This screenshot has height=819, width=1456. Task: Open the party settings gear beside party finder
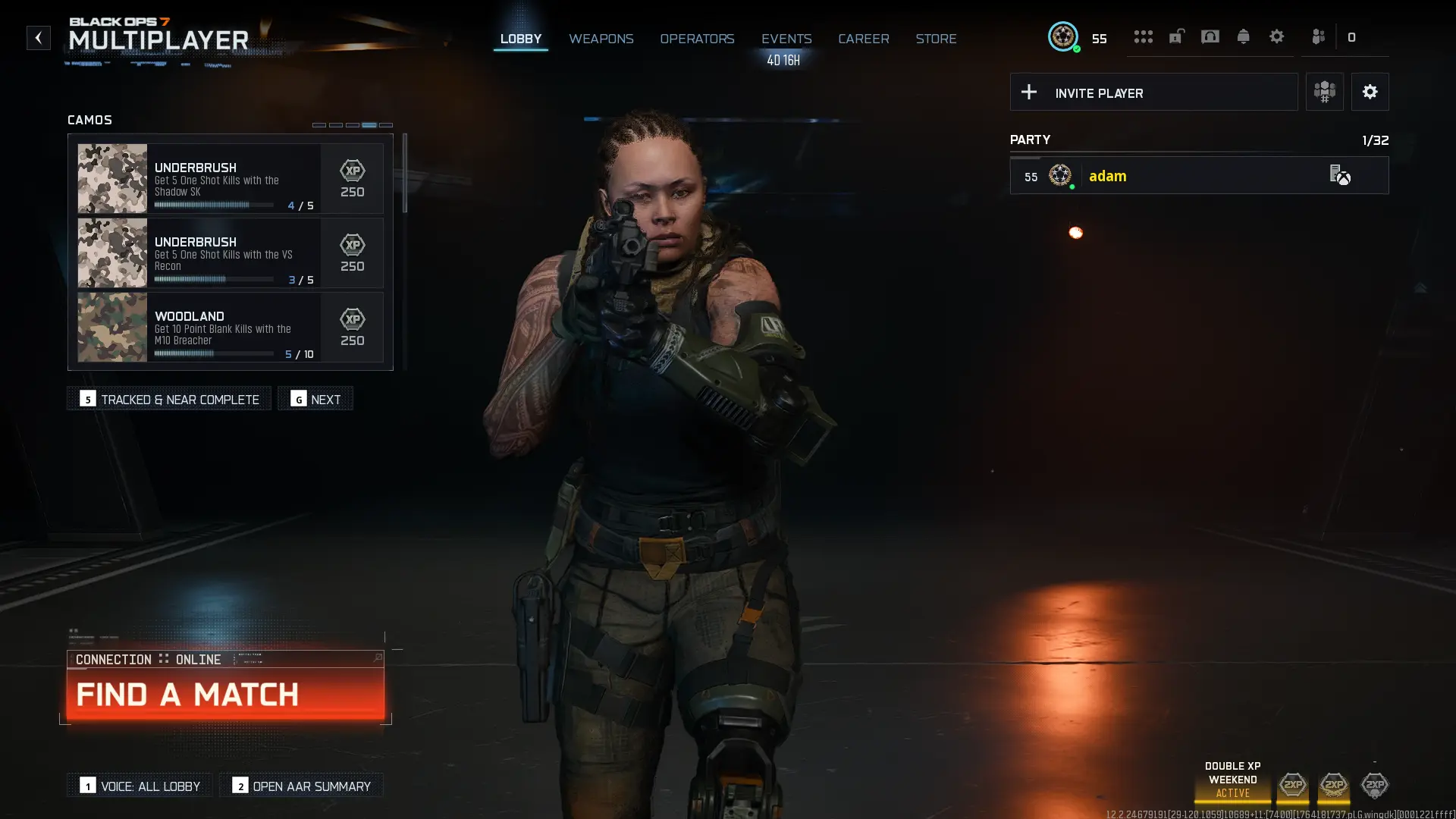(x=1370, y=92)
